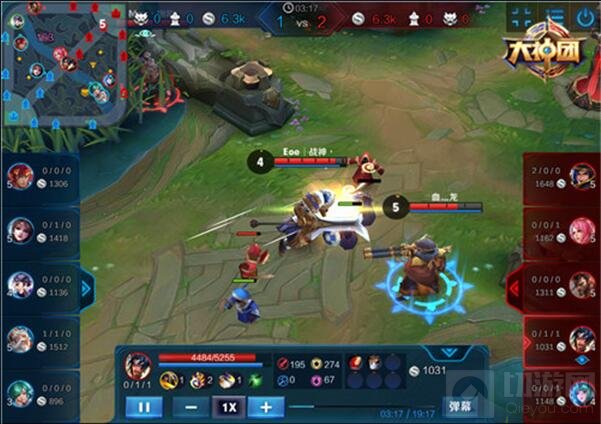The width and height of the screenshot is (601, 424).
Task: Collapse the bottom hero info panel
Action: [454, 352]
